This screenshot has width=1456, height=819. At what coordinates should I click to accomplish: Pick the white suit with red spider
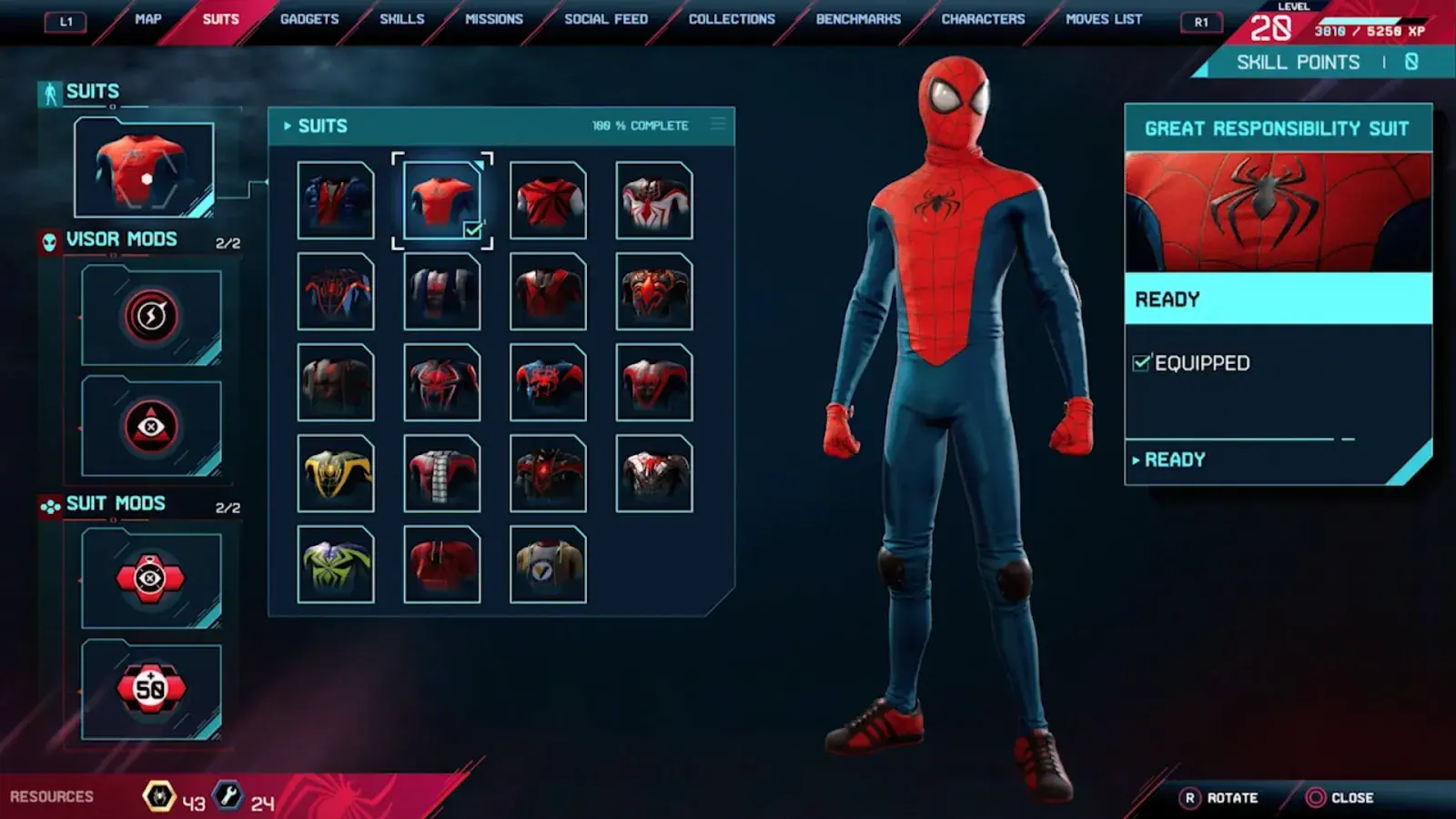(654, 200)
